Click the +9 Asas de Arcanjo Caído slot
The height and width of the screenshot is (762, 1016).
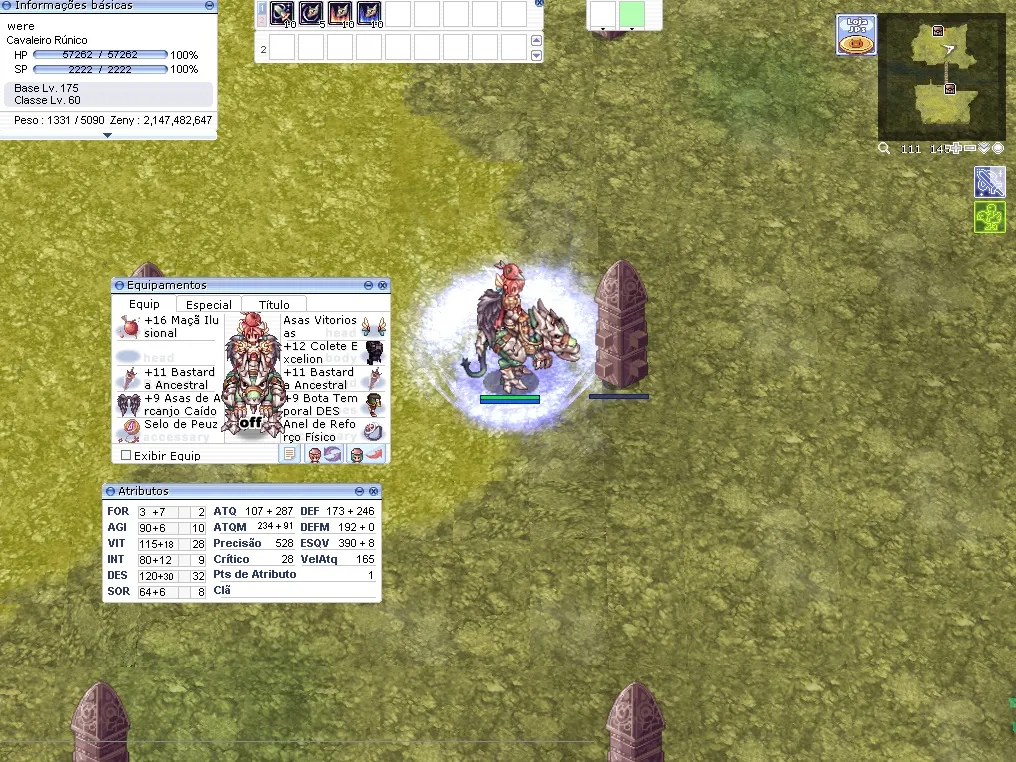click(x=128, y=404)
